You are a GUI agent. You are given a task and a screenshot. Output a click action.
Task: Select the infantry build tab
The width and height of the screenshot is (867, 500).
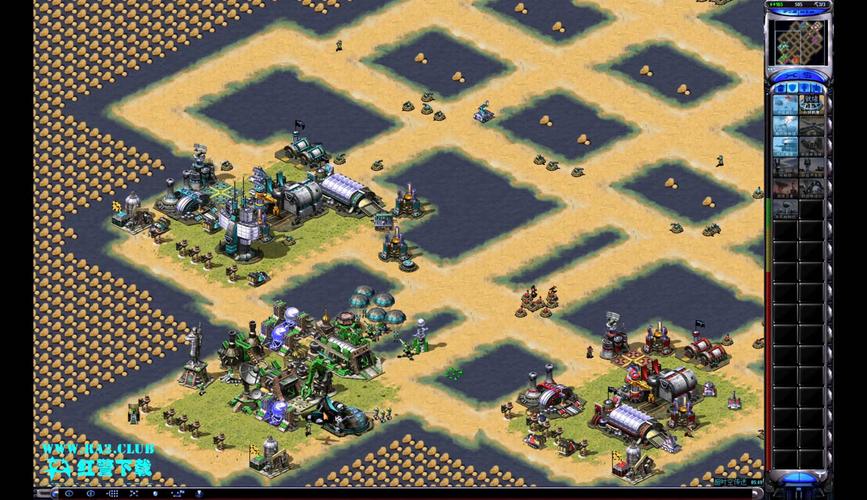pyautogui.click(x=806, y=88)
